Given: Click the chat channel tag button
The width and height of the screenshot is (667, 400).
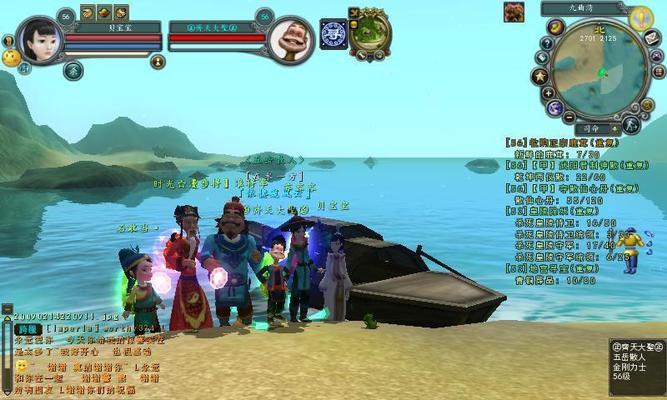Looking at the screenshot, I should point(27,327).
